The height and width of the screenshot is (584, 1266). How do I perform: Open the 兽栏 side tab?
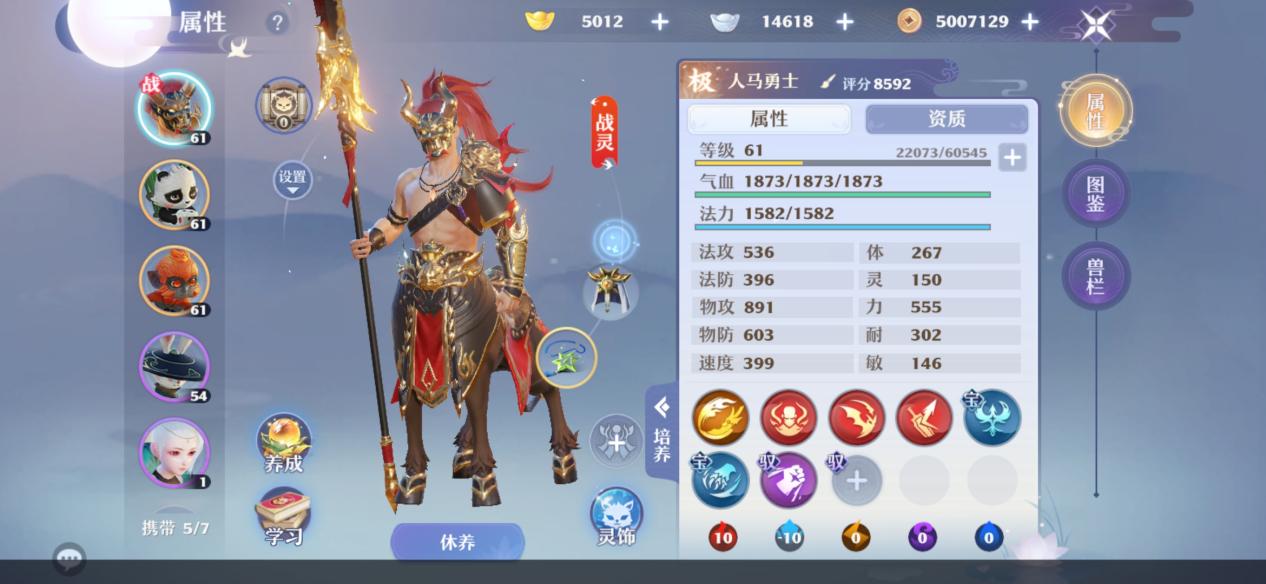pyautogui.click(x=1095, y=275)
